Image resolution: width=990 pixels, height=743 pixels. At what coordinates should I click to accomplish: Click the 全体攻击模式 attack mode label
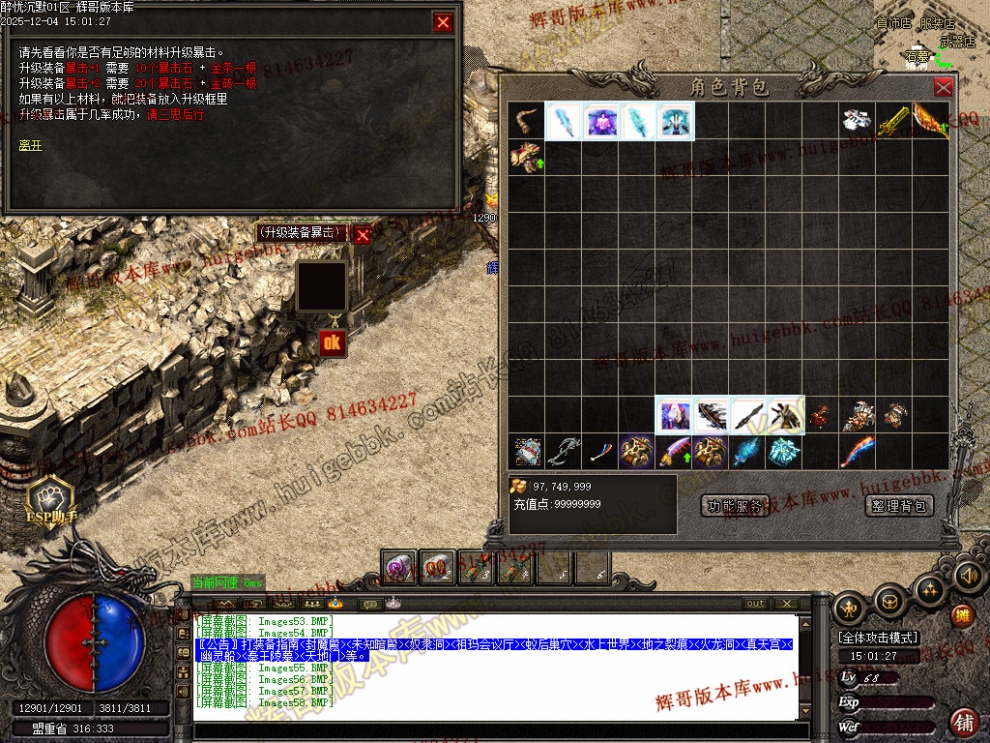click(878, 637)
